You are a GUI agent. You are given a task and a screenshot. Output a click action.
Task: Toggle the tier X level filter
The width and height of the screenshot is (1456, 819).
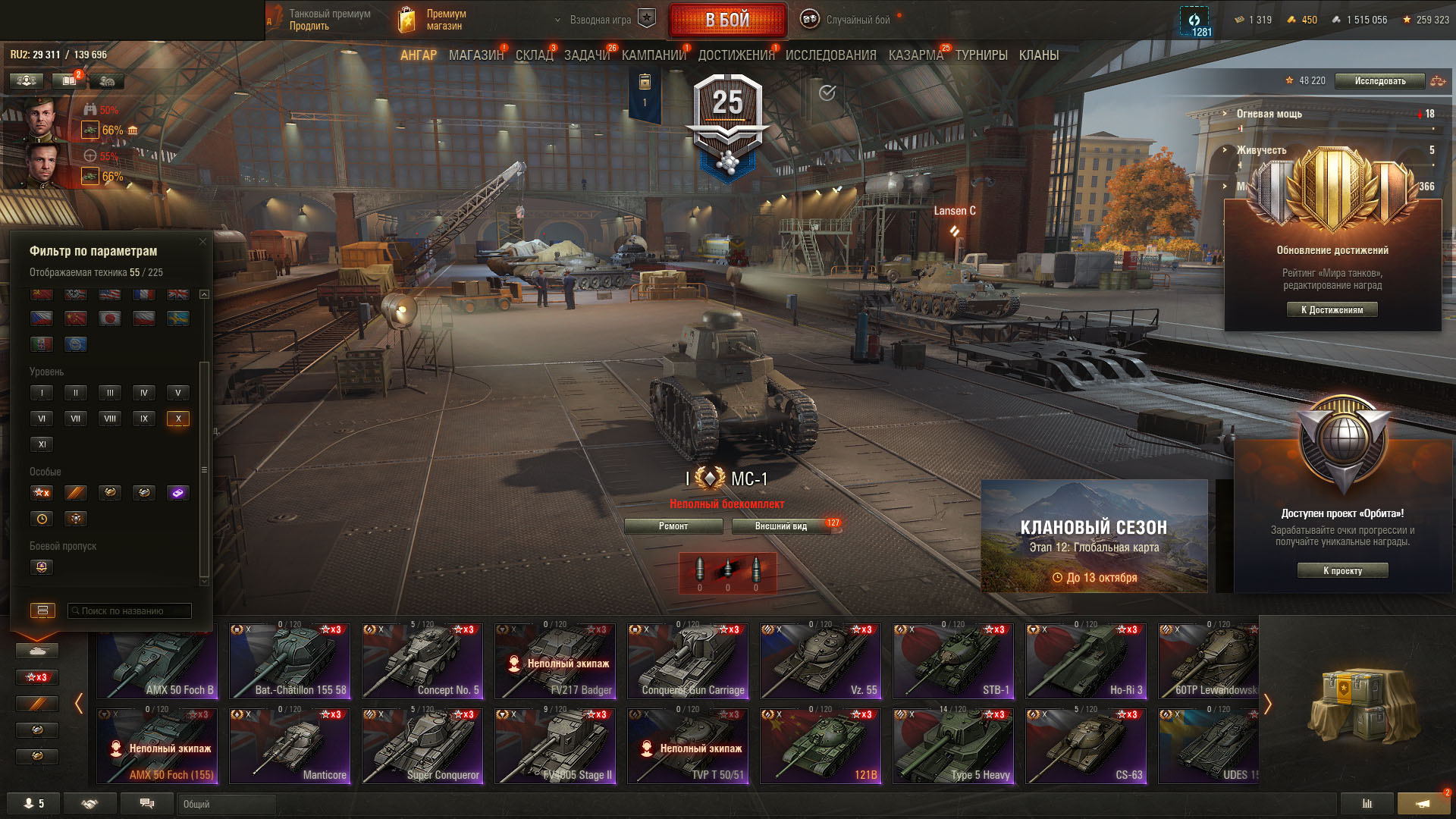pyautogui.click(x=178, y=419)
